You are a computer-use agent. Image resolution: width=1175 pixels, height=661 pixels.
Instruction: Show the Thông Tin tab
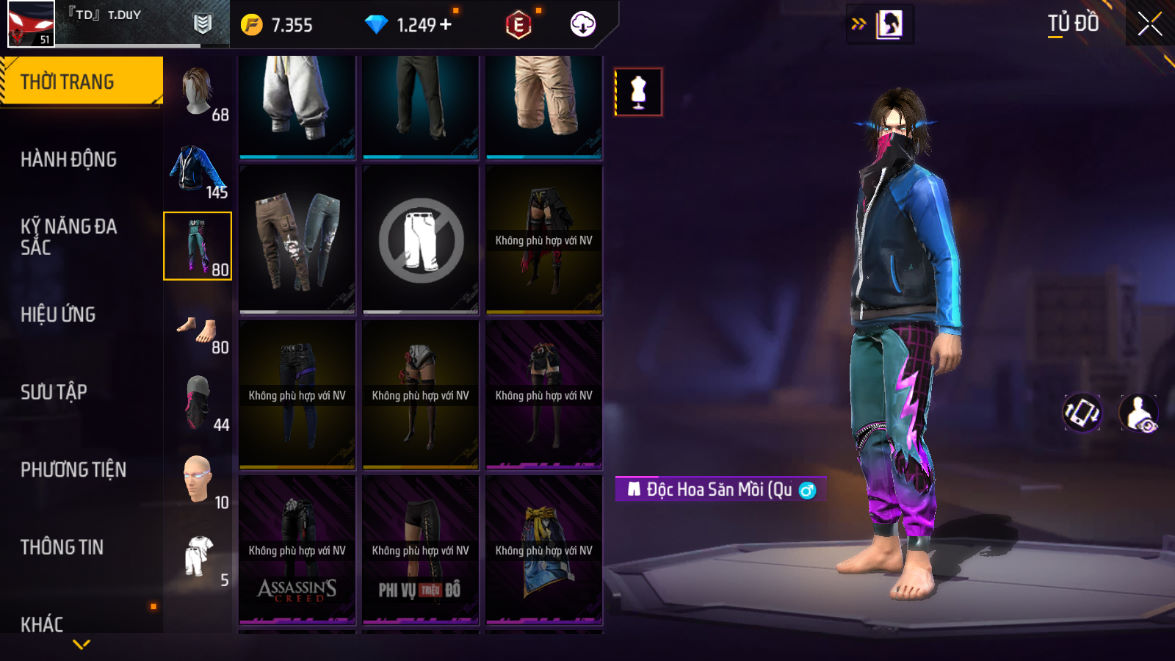click(x=62, y=547)
